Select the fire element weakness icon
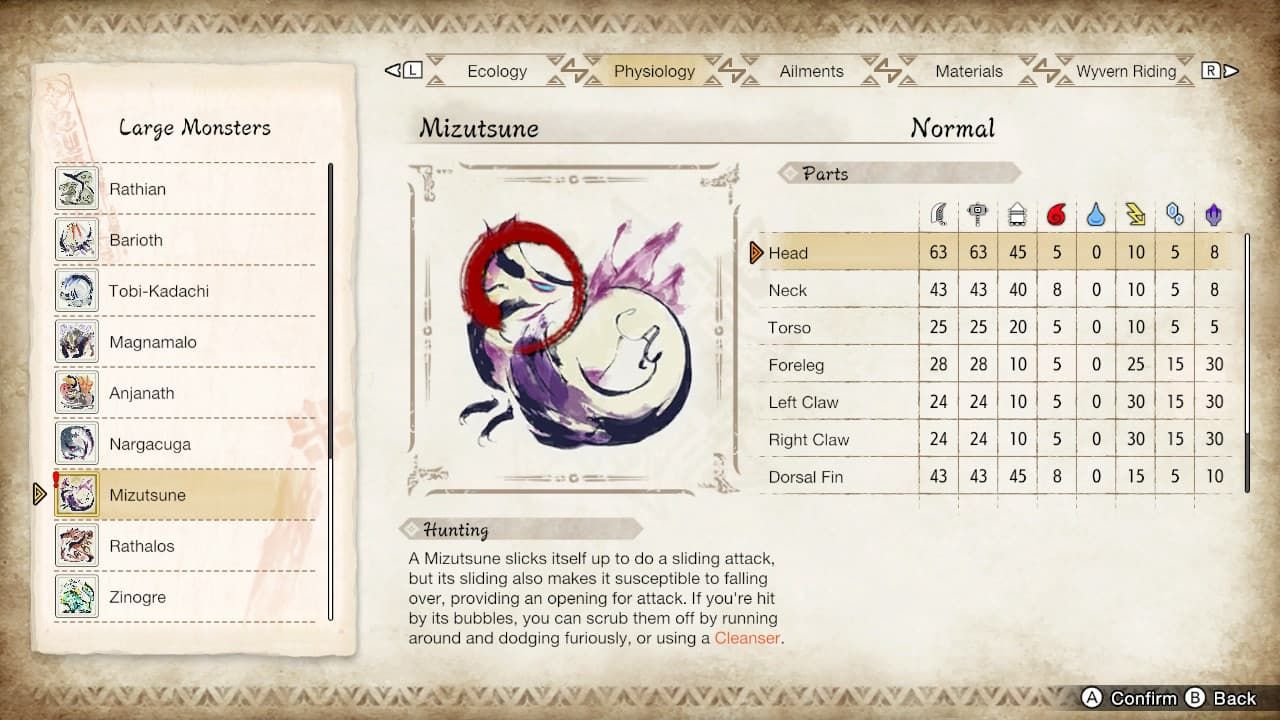1280x720 pixels. (1056, 213)
